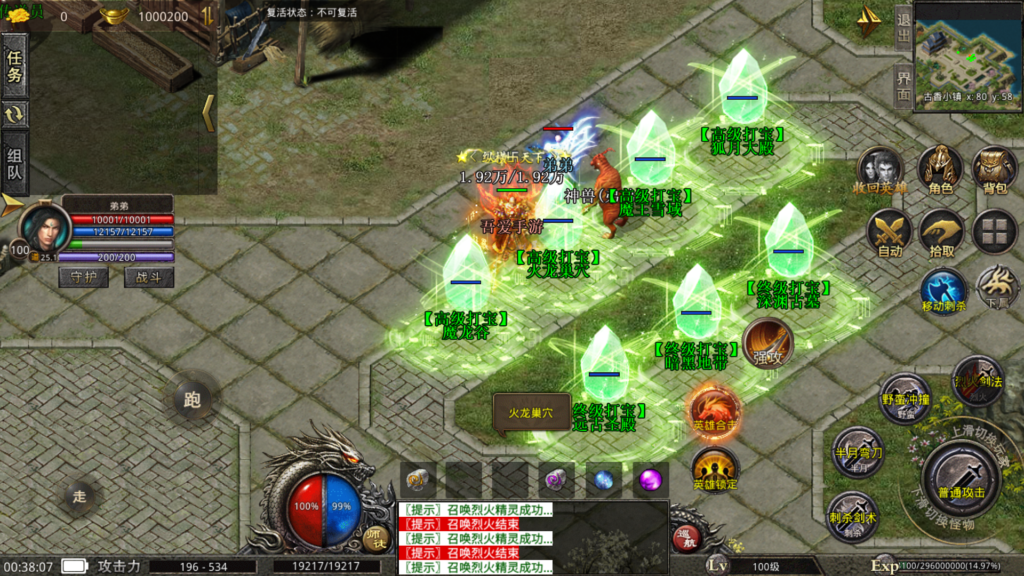Image resolution: width=1024 pixels, height=576 pixels.
Task: Toggle 自动 auto-combat
Action: coord(889,232)
